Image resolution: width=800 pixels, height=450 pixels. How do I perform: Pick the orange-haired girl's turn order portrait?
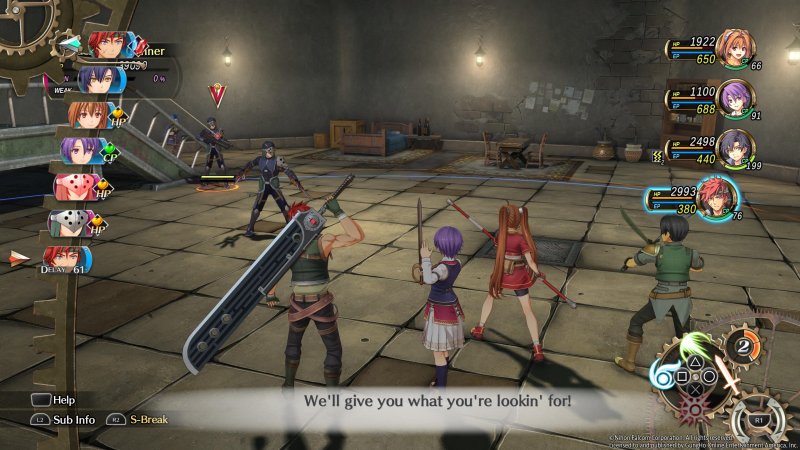pos(84,115)
